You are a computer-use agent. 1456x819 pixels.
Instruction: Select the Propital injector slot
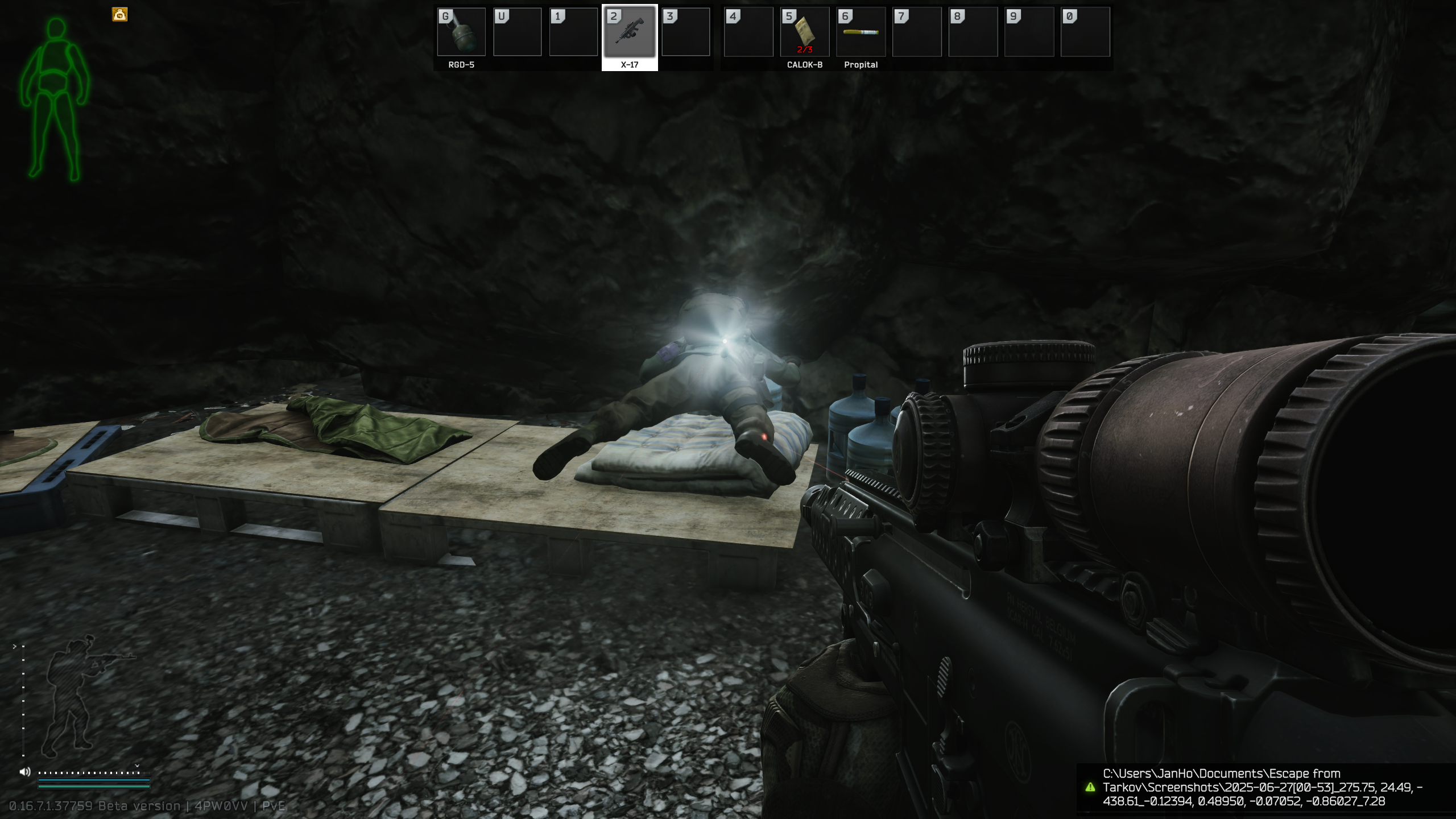click(861, 33)
